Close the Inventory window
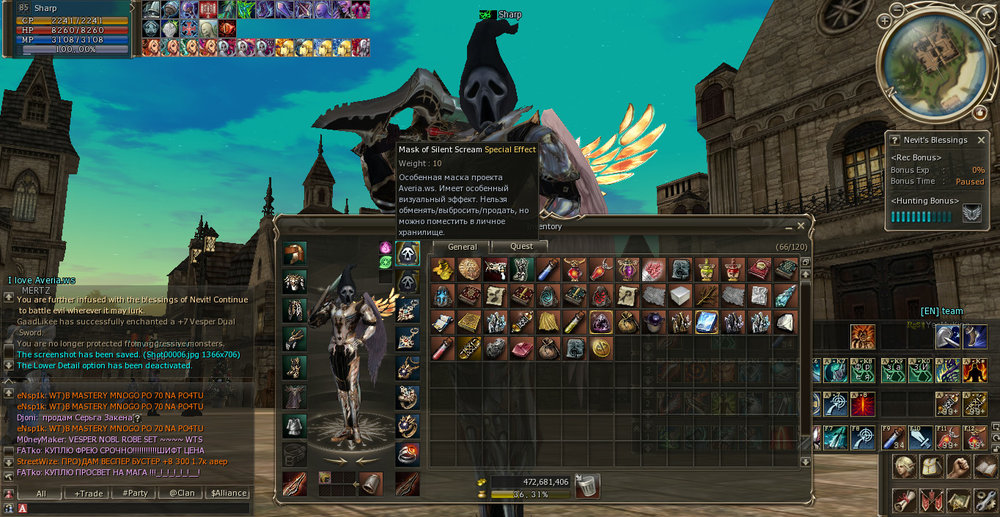 point(800,227)
